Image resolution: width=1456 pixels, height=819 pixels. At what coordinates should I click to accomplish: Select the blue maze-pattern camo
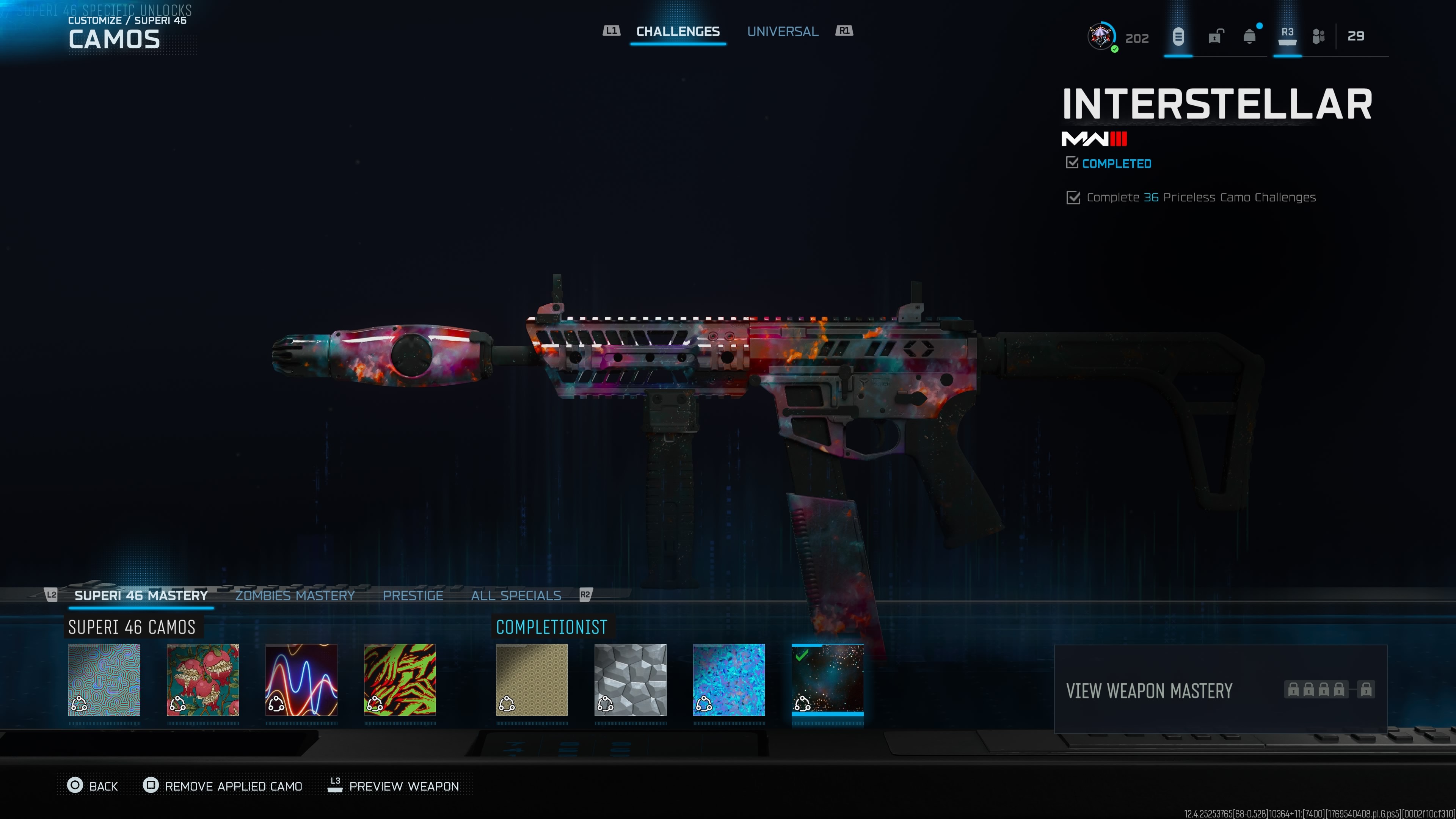point(104,679)
